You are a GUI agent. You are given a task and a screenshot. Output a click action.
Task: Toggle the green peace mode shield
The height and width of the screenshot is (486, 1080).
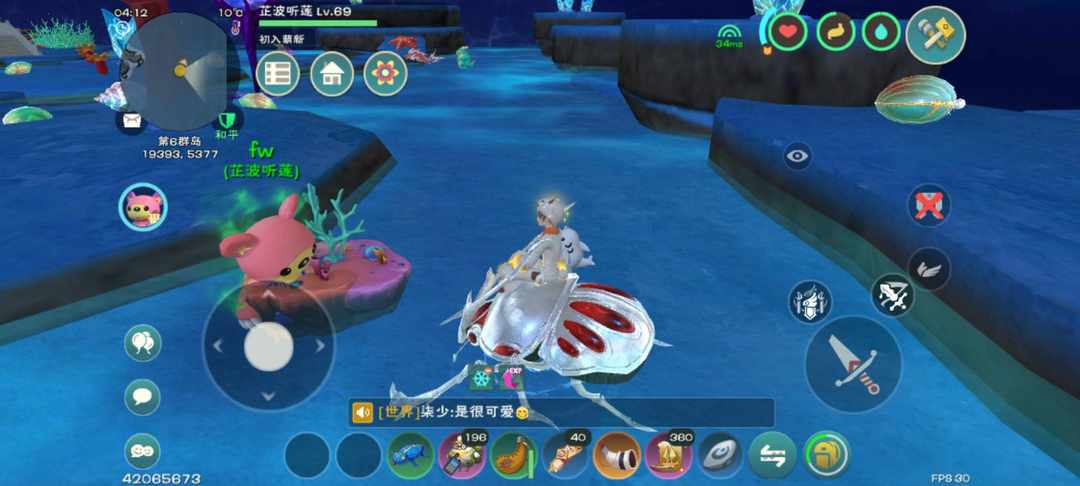[226, 119]
